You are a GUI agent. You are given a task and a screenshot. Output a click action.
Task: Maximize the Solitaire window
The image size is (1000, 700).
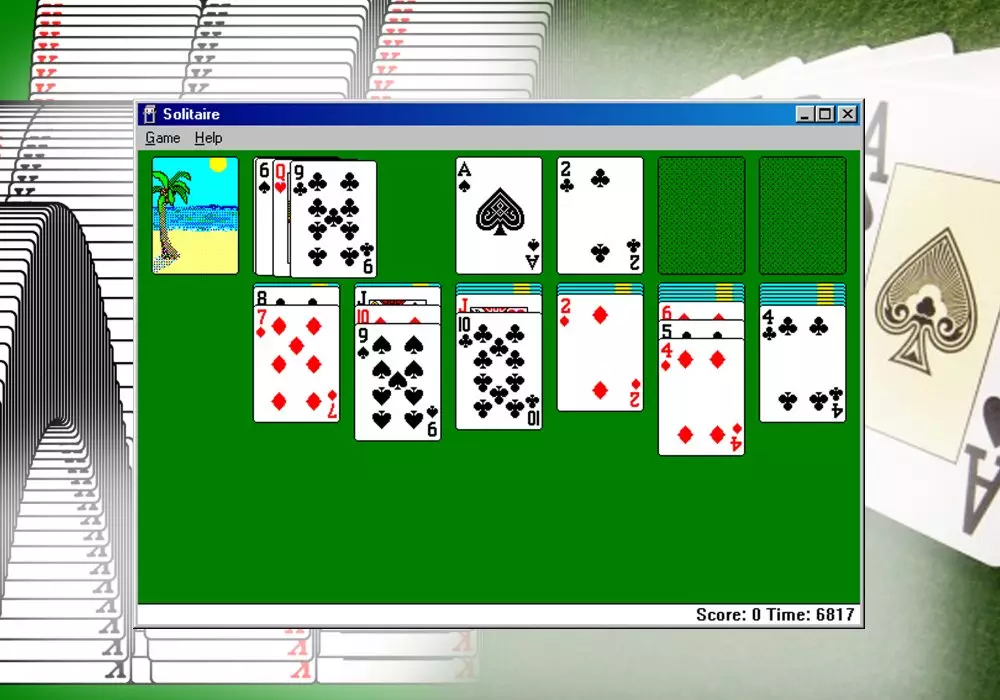pyautogui.click(x=825, y=114)
